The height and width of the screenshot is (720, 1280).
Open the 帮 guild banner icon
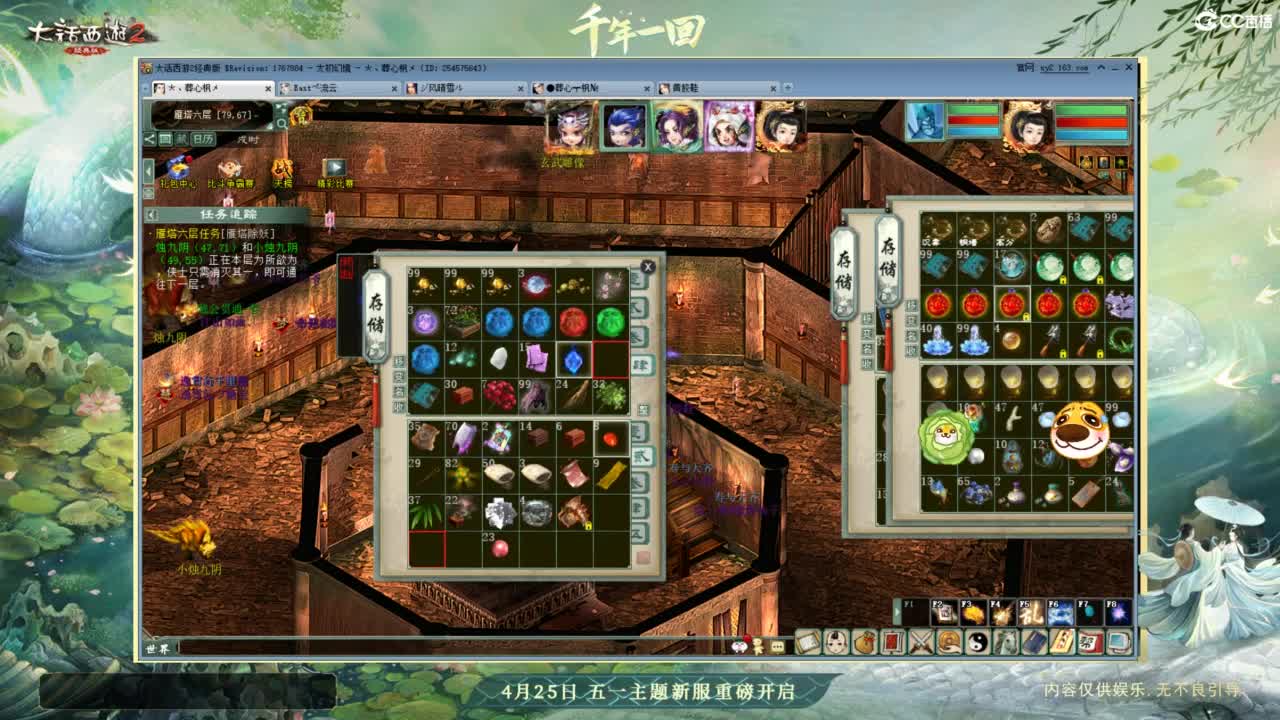[1089, 642]
